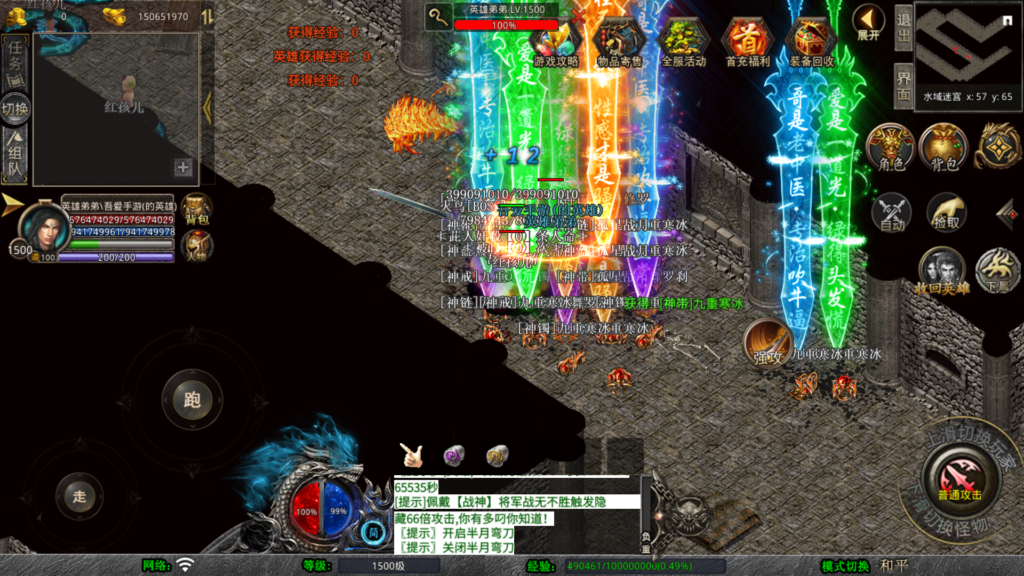This screenshot has height=576, width=1024.
Task: Click the 界面 interface button
Action: 903,85
